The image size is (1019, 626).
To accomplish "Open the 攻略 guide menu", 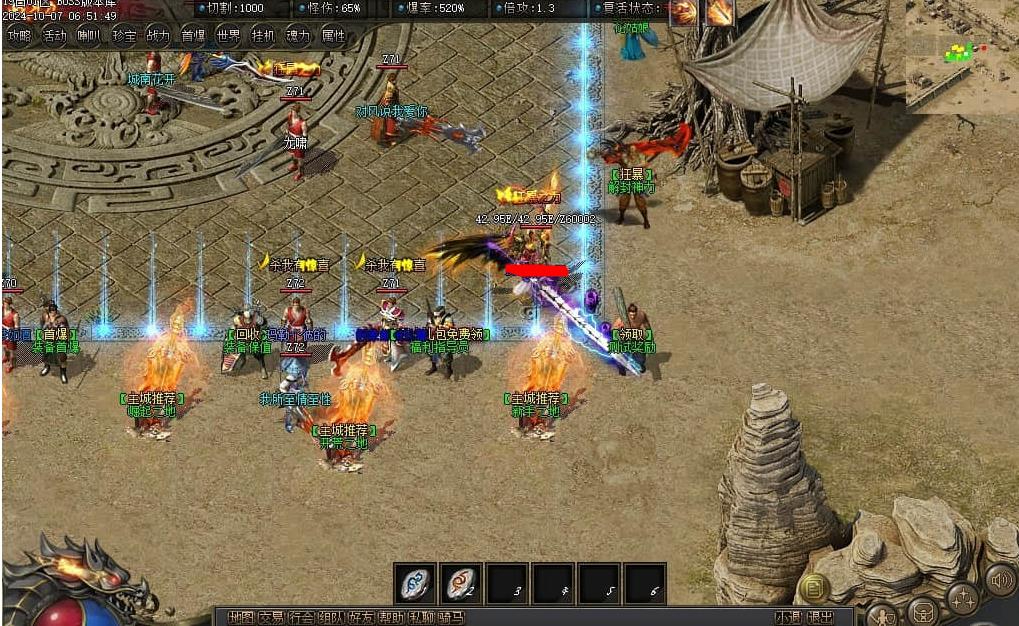I will point(19,36).
